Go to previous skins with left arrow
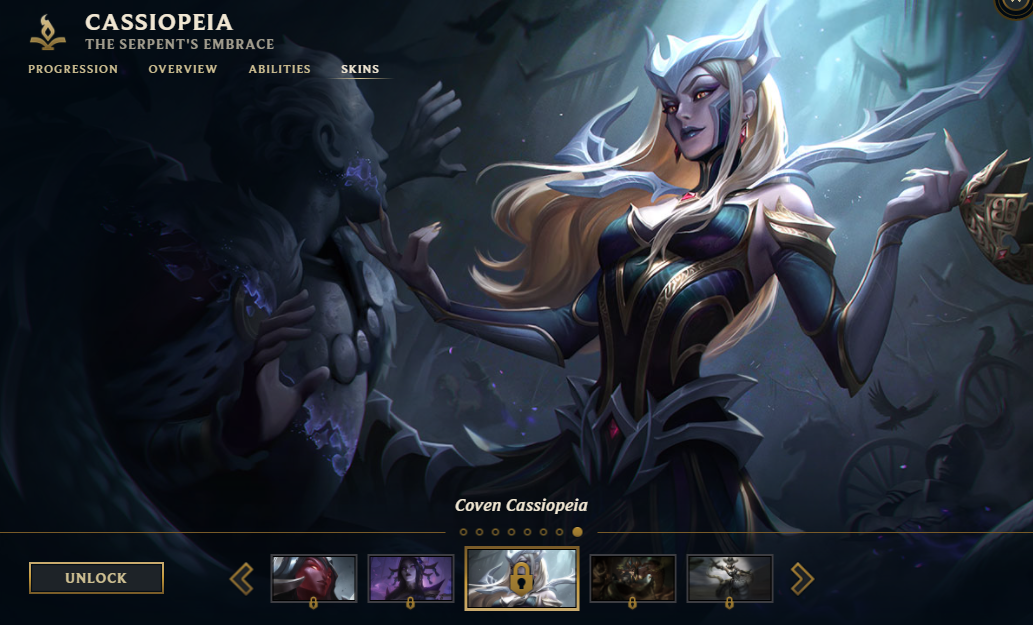 click(242, 578)
